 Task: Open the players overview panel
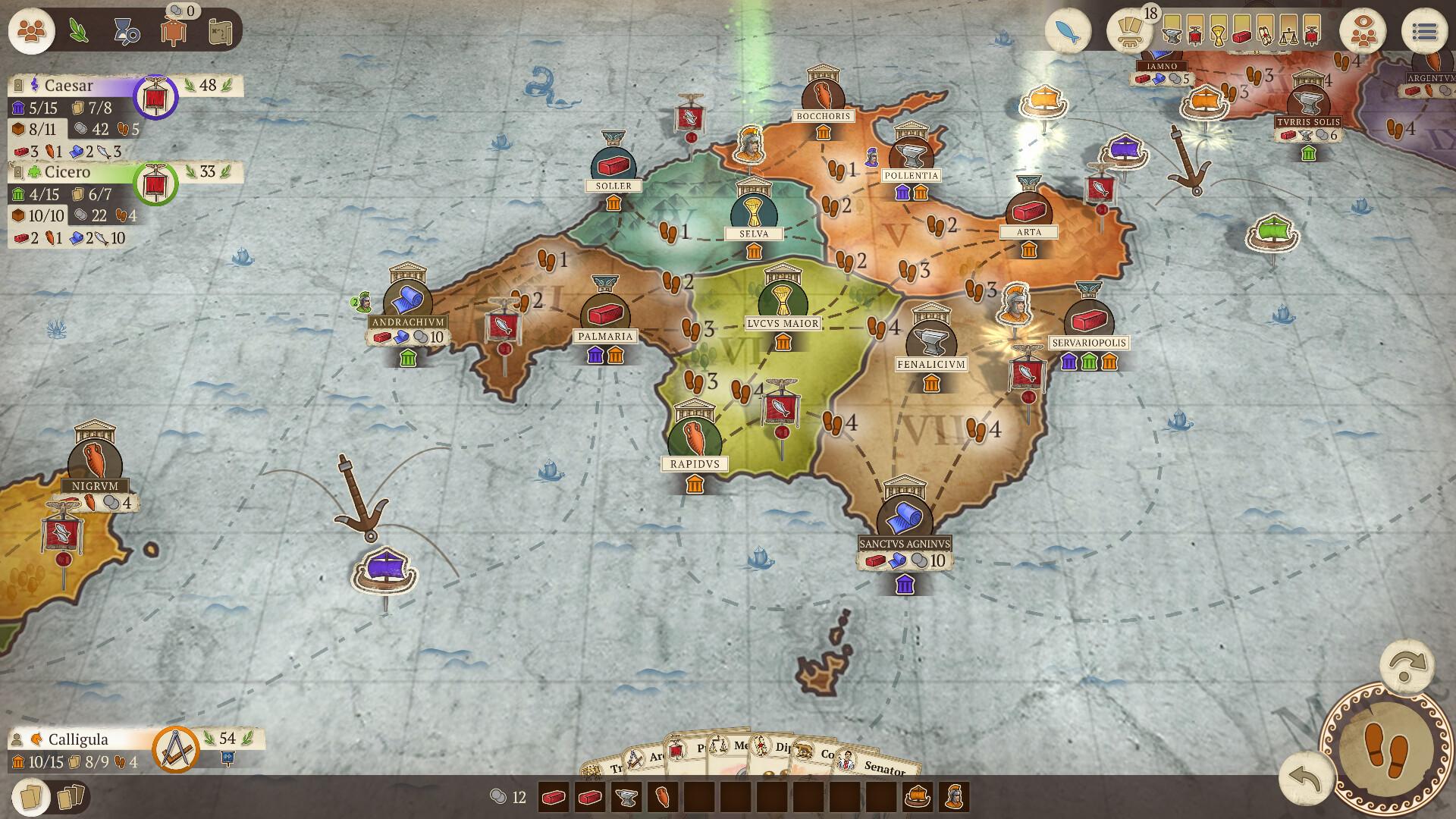point(30,31)
